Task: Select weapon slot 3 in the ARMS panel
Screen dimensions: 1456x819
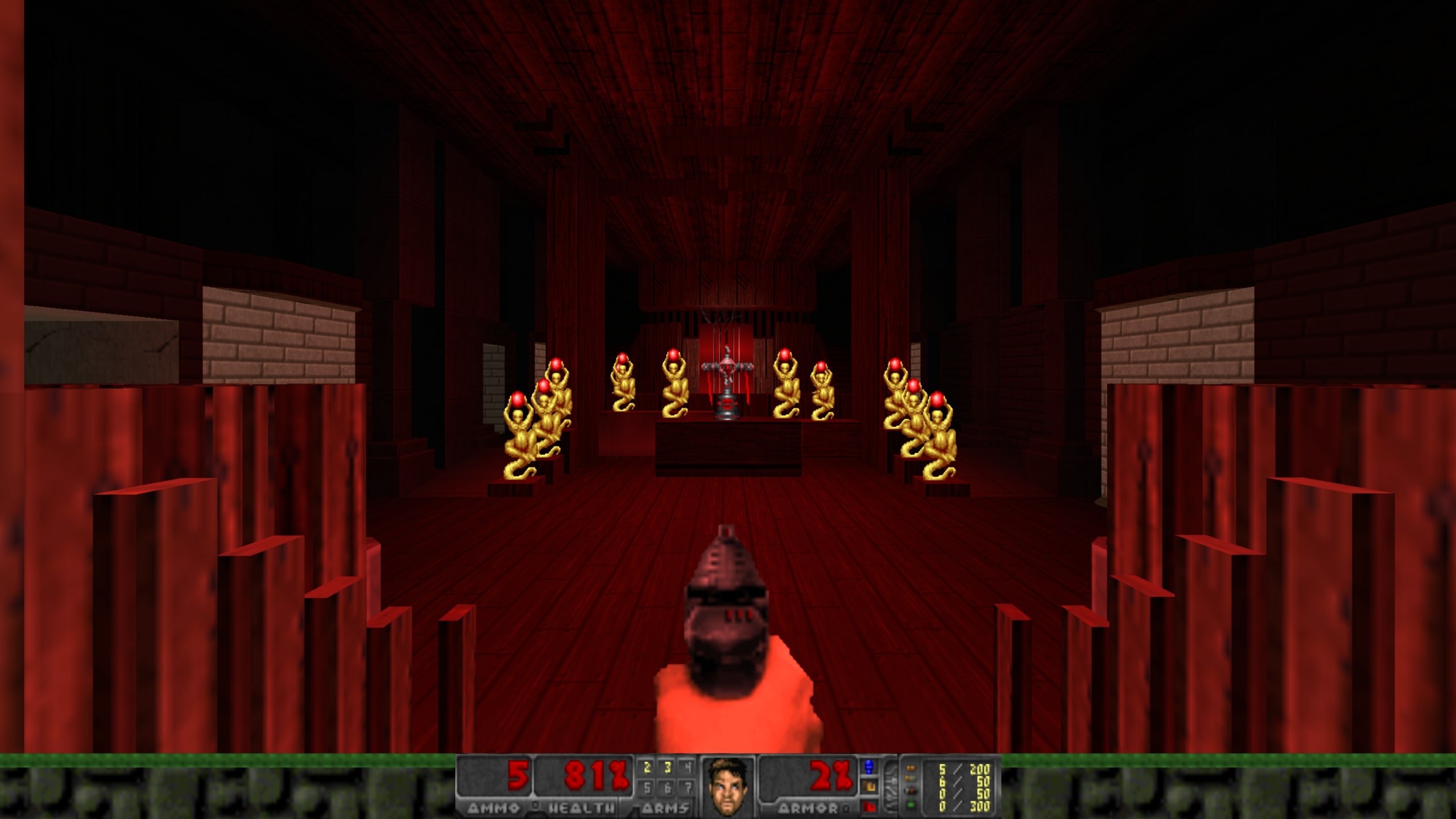Action: pos(667,767)
